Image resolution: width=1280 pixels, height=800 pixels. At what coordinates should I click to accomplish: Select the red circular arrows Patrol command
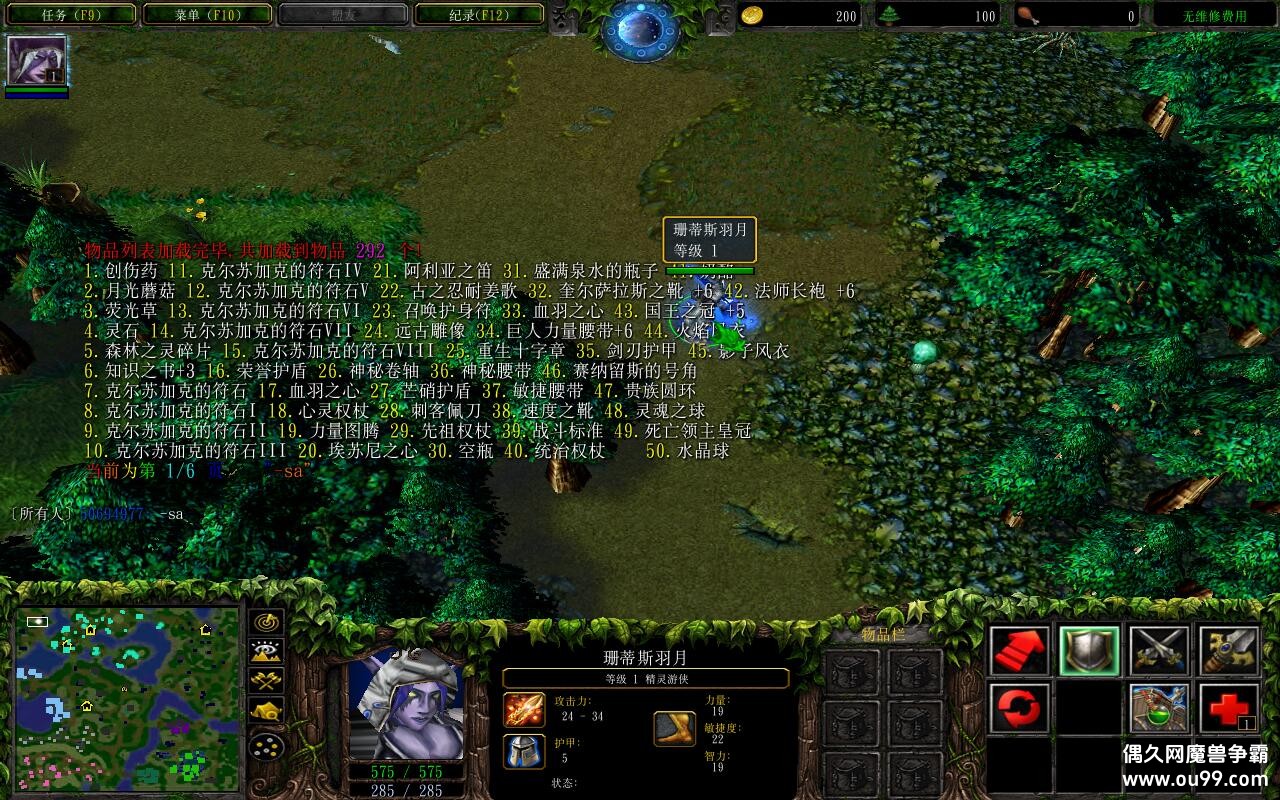[x=1020, y=708]
